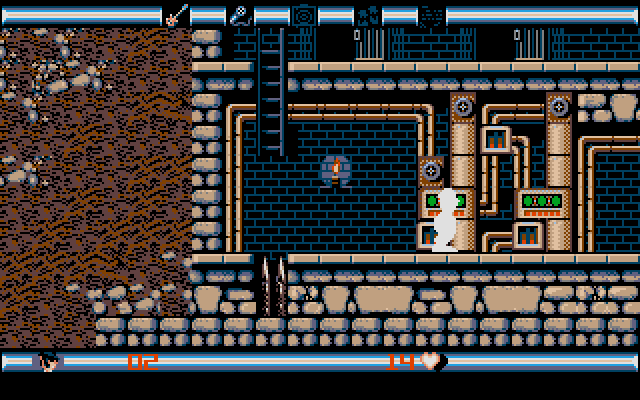This screenshot has height=400, width=640.
Task: Choose the speaker icon in the top bar
Action: click(x=303, y=15)
